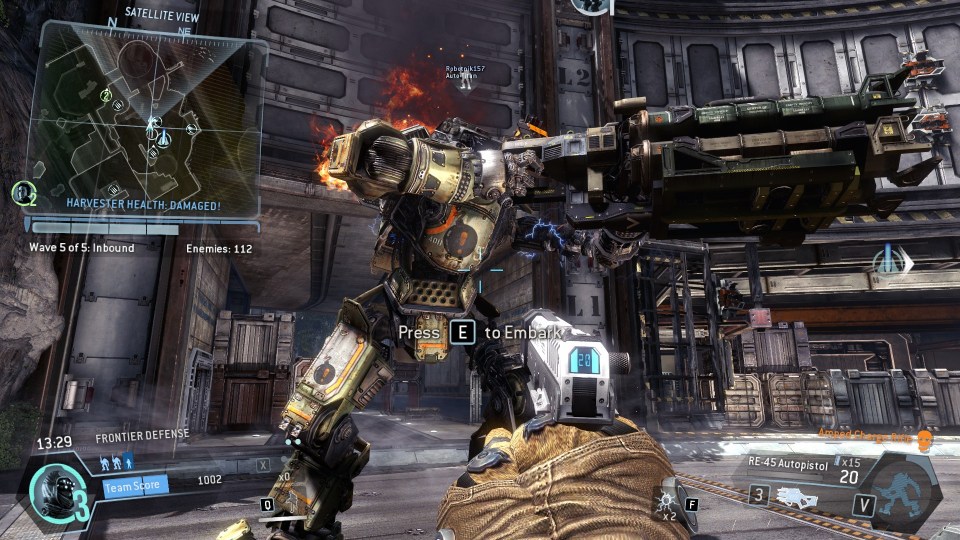This screenshot has height=540, width=960.
Task: Click the Auto-Titan player marker
Action: tap(465, 81)
